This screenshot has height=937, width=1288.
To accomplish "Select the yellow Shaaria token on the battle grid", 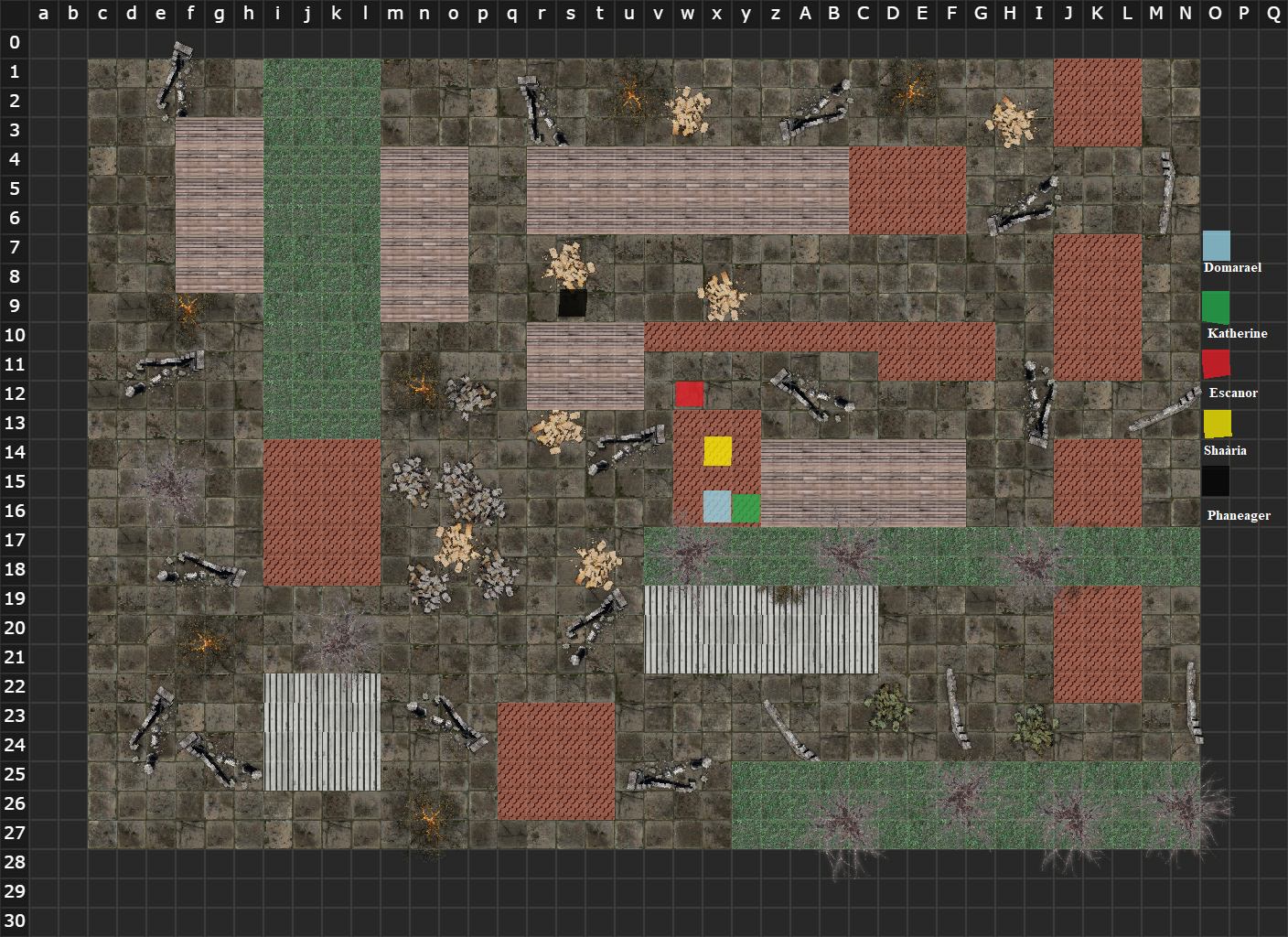I will [x=718, y=451].
